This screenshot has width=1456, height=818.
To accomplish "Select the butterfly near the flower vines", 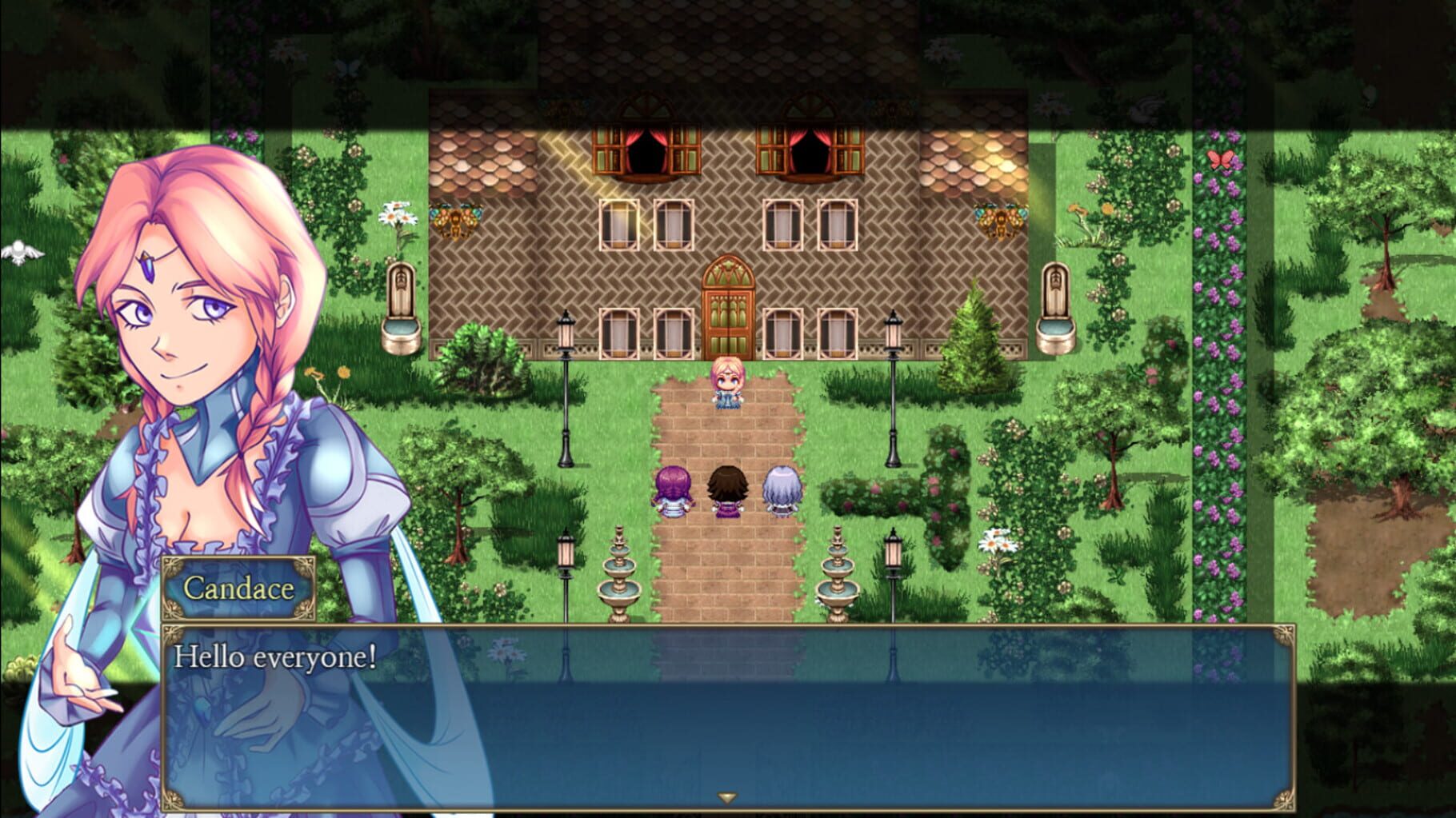I will pos(1219,159).
